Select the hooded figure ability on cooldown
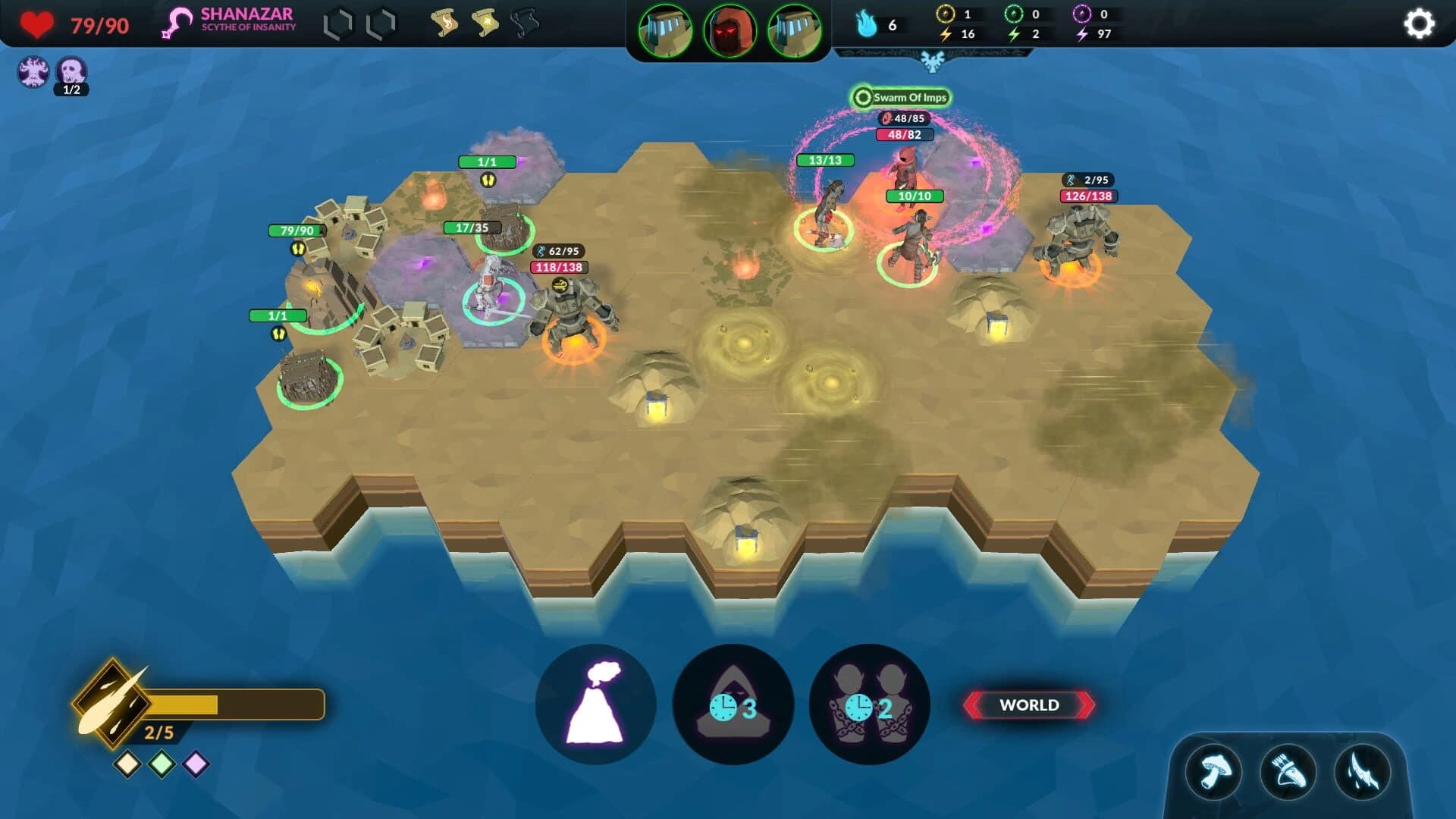 tap(733, 704)
